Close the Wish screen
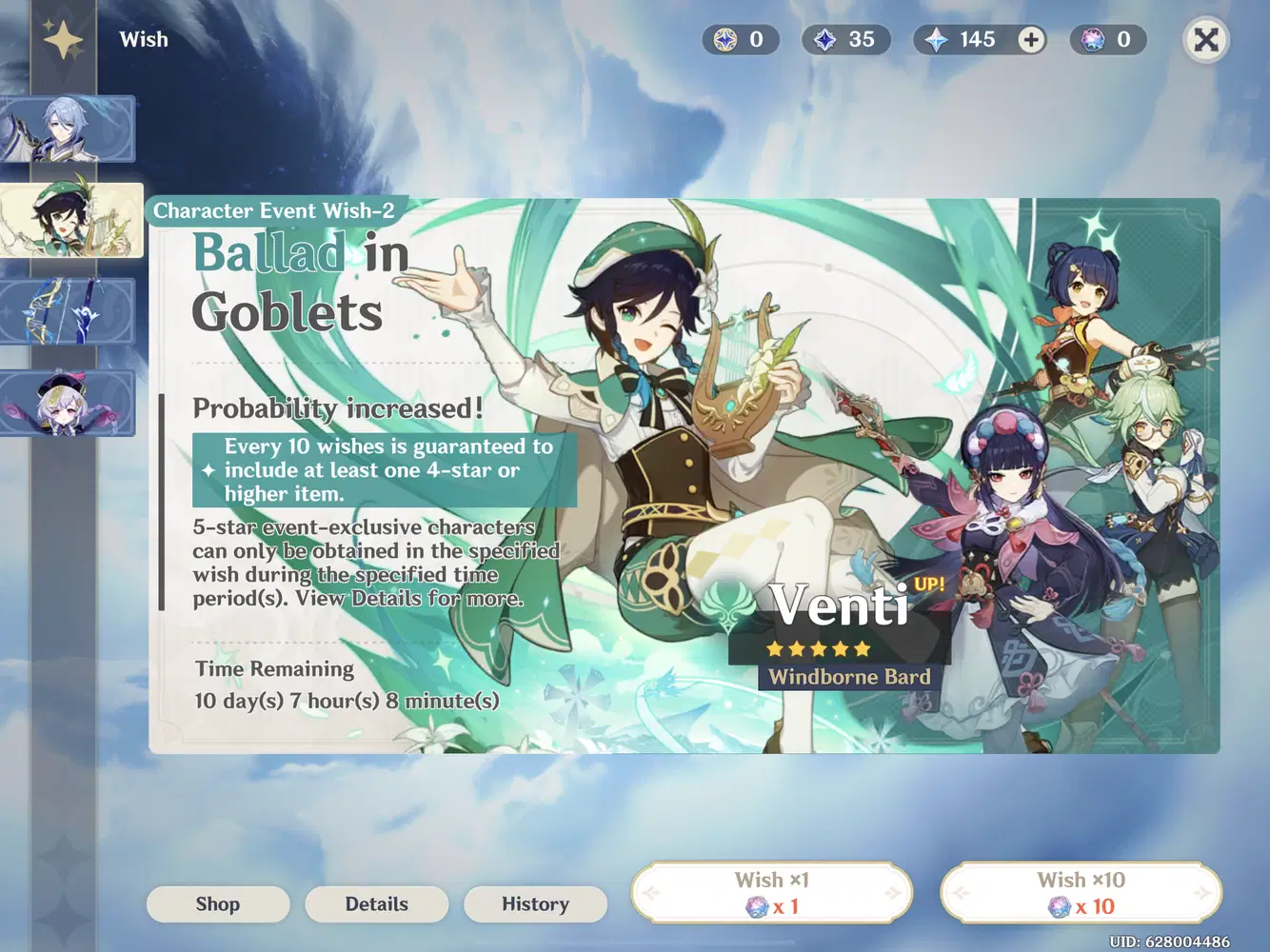1270x952 pixels. [1205, 40]
